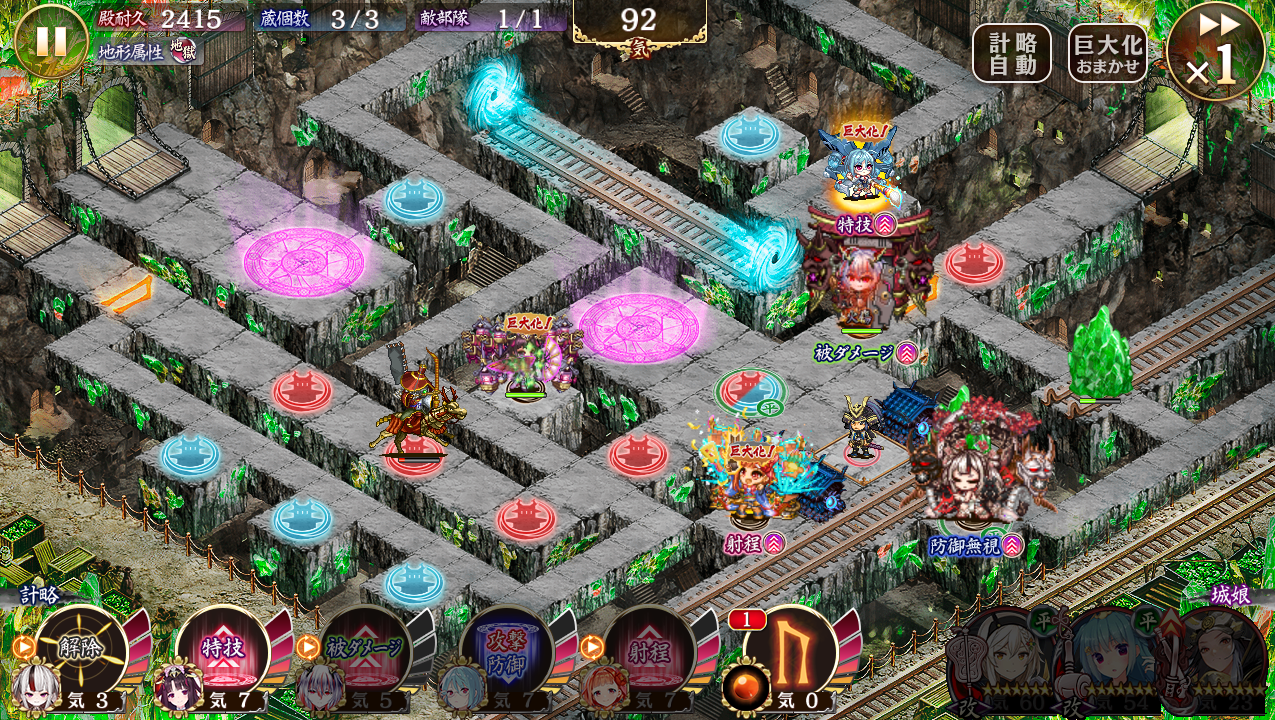Activate the 解除 stratagem
Image resolution: width=1275 pixels, height=720 pixels.
point(80,650)
